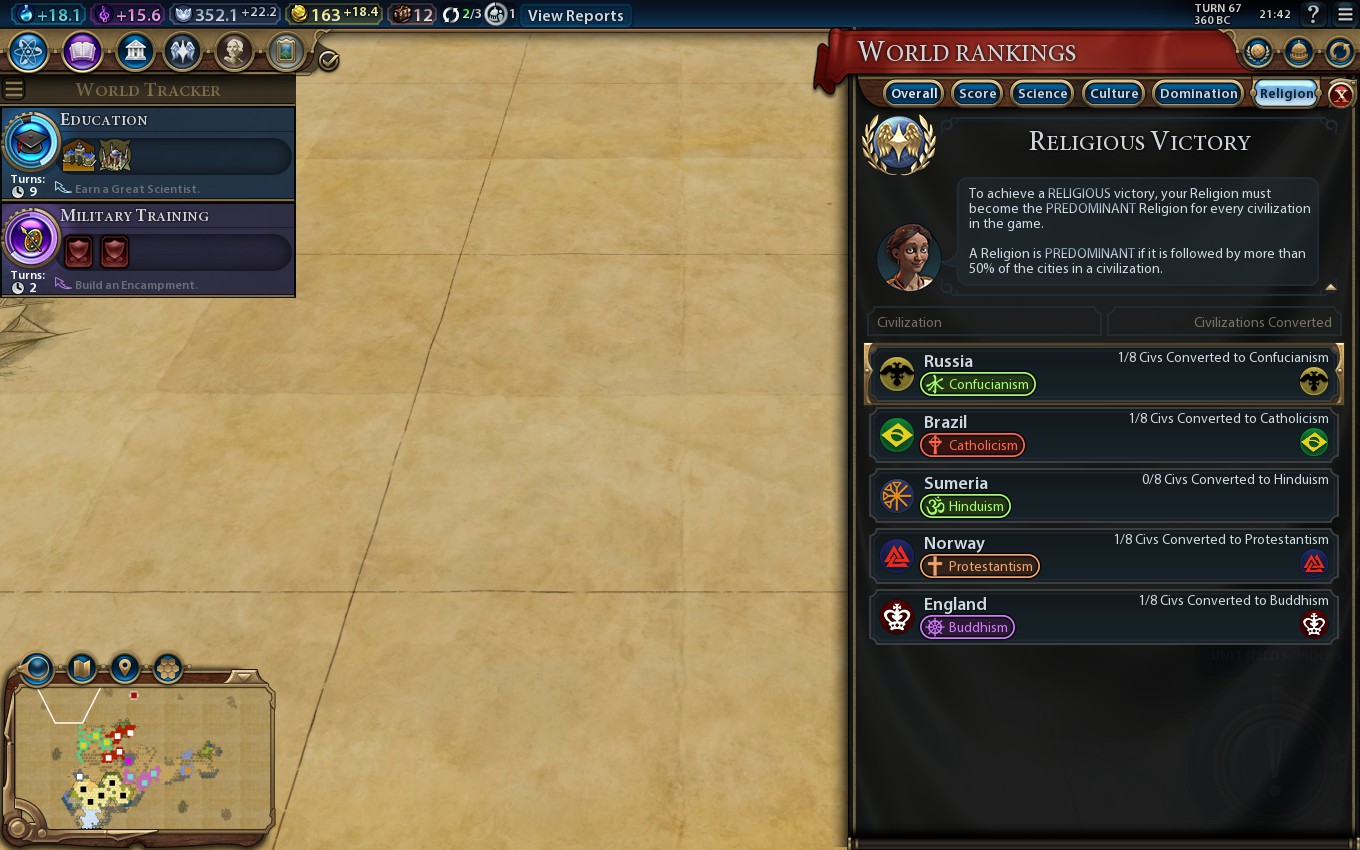The height and width of the screenshot is (850, 1360).
Task: Open the Technology tree button
Action: click(28, 51)
